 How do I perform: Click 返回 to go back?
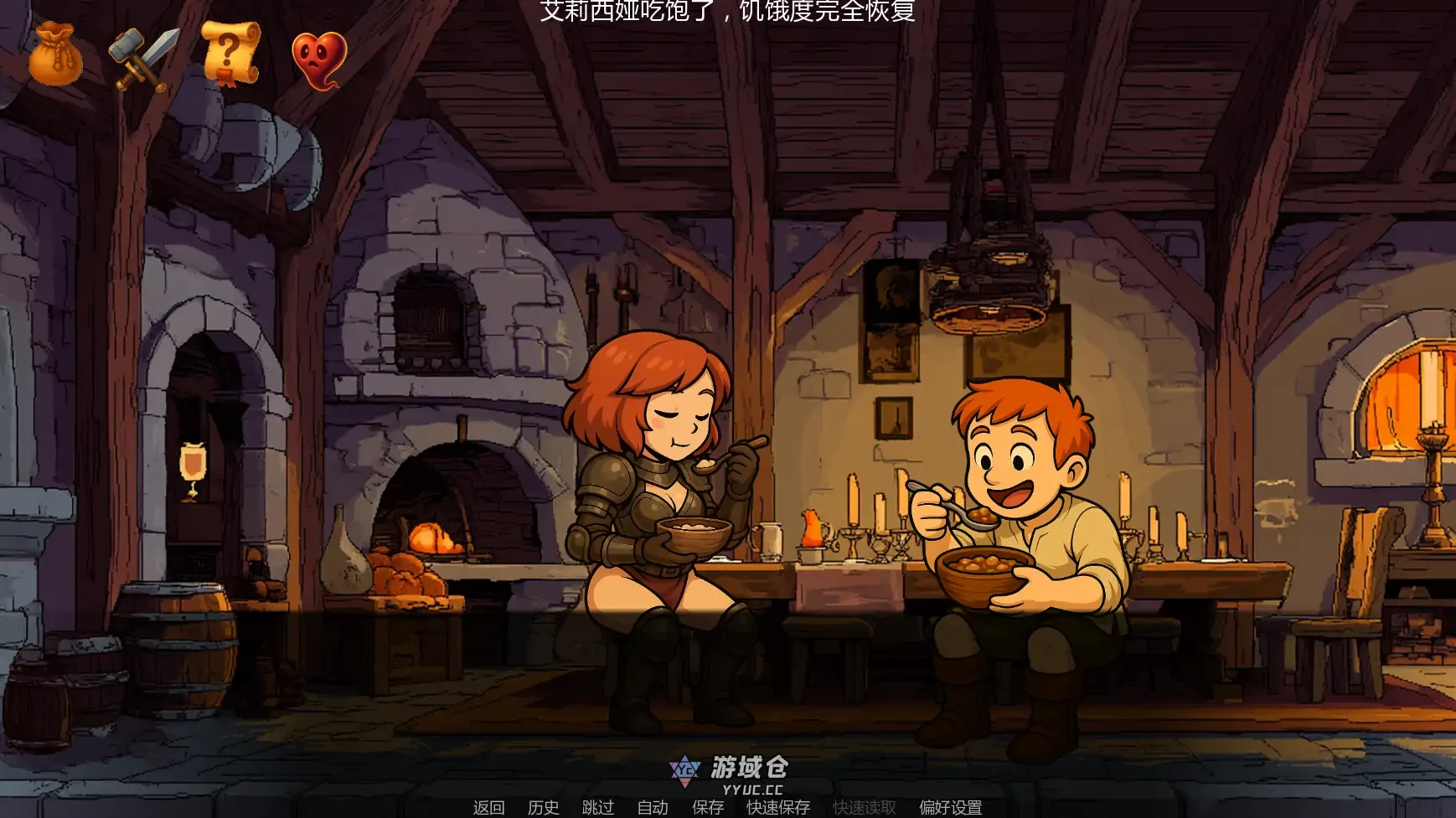pos(488,807)
